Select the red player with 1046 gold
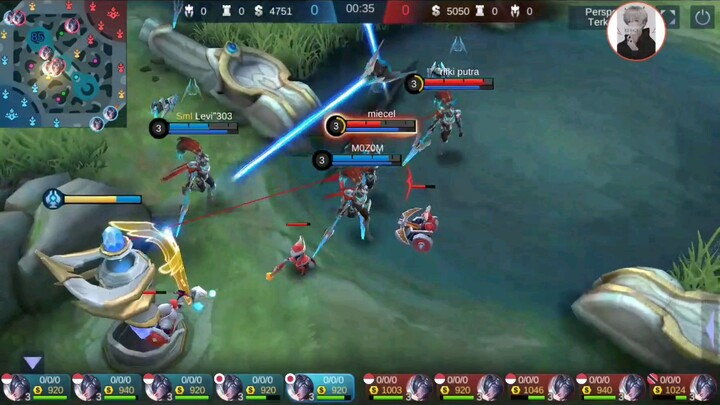The height and width of the screenshot is (405, 720). 539,387
